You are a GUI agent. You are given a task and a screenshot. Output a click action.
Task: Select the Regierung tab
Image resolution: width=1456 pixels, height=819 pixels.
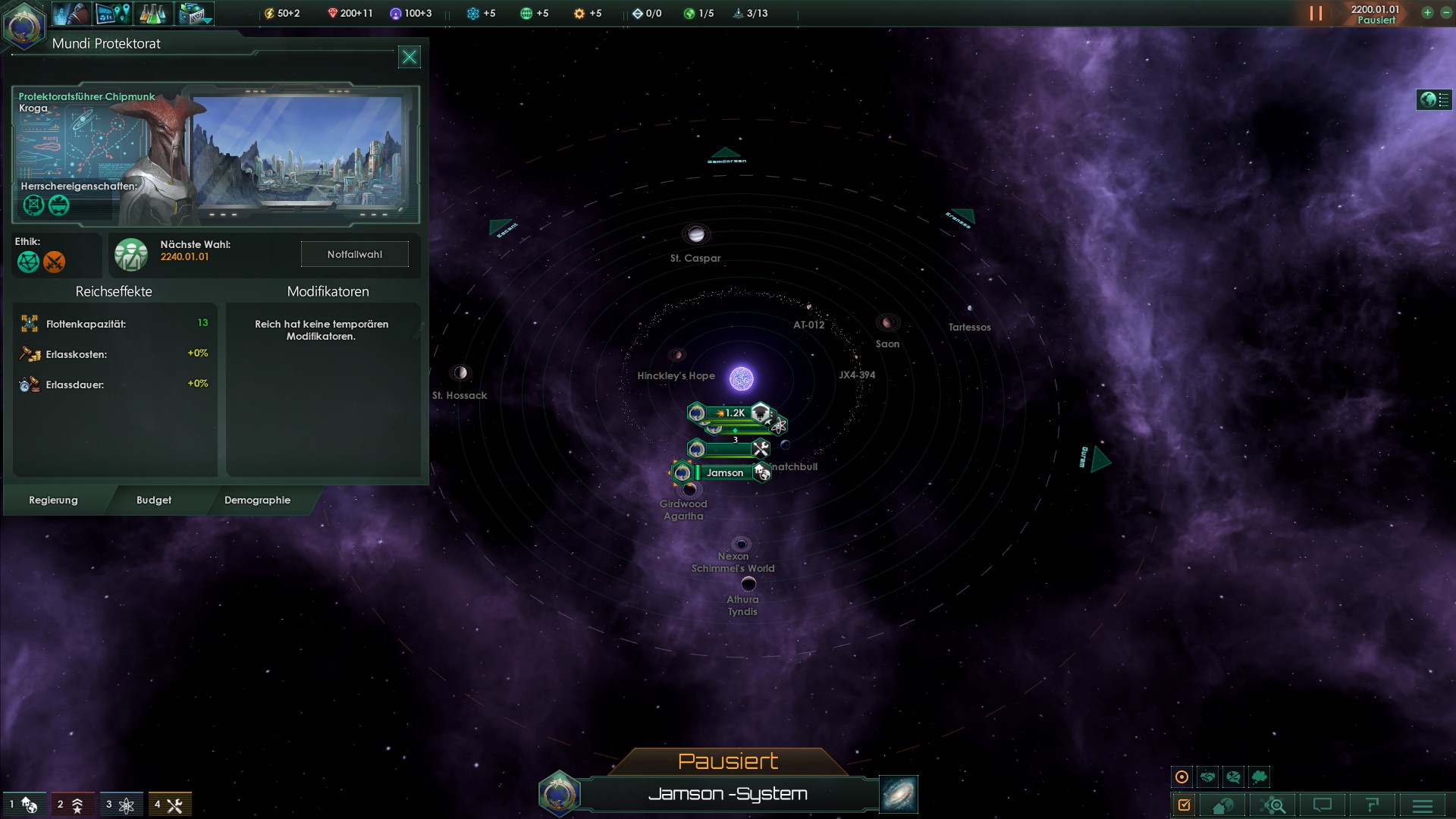tap(53, 500)
